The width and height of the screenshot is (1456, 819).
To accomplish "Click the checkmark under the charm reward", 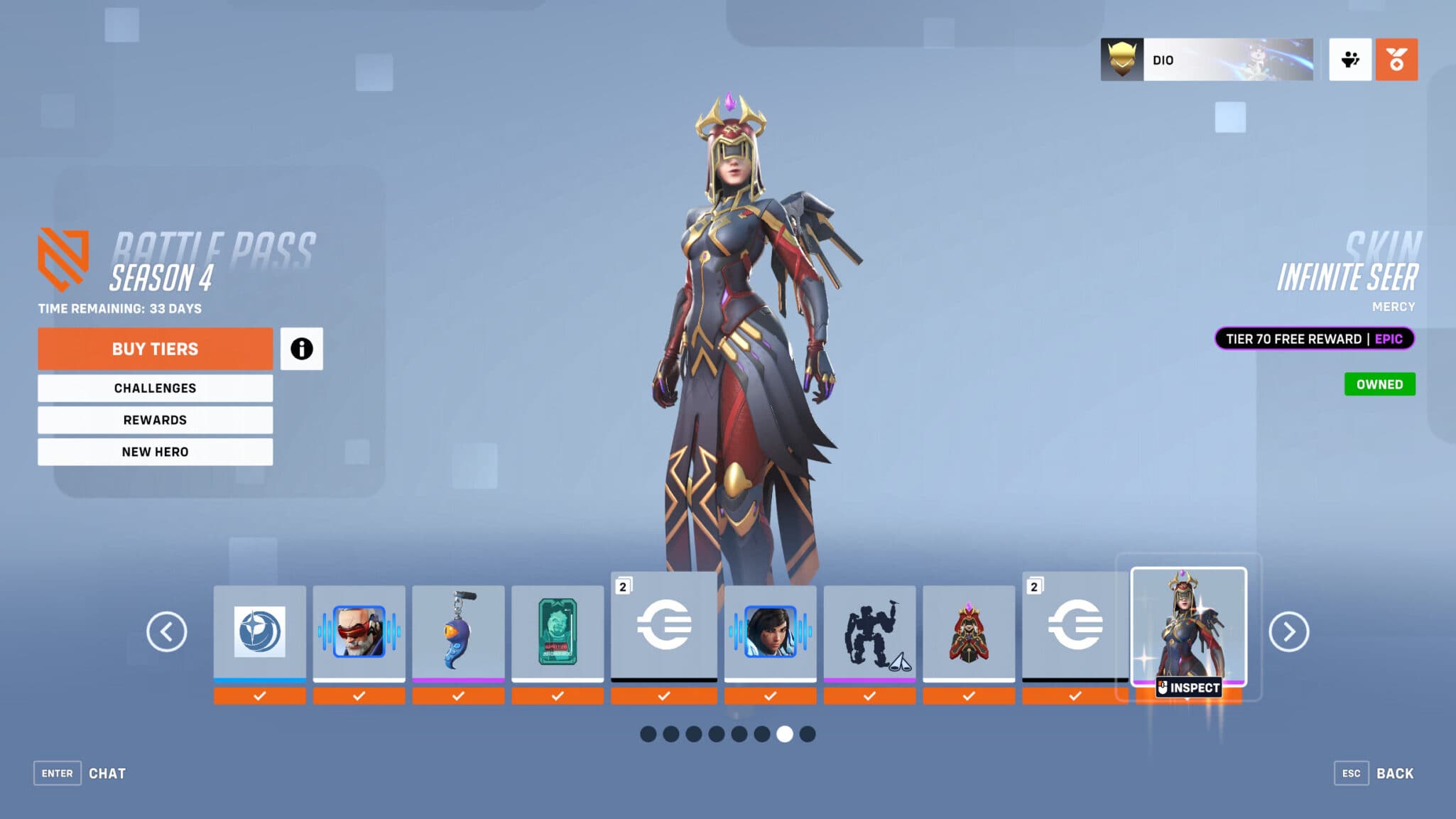I will tap(458, 696).
